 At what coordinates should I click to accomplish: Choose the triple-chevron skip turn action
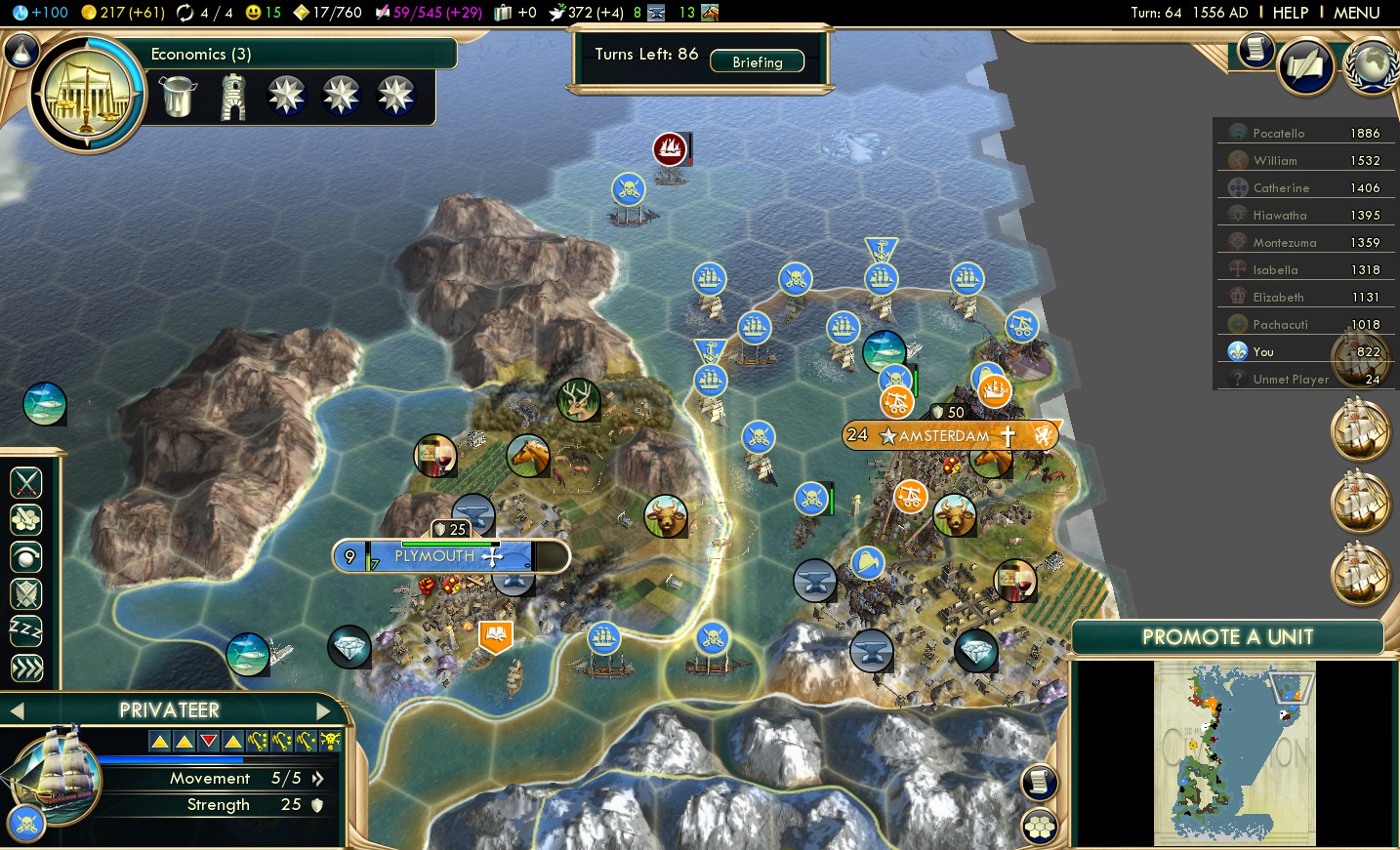26,668
